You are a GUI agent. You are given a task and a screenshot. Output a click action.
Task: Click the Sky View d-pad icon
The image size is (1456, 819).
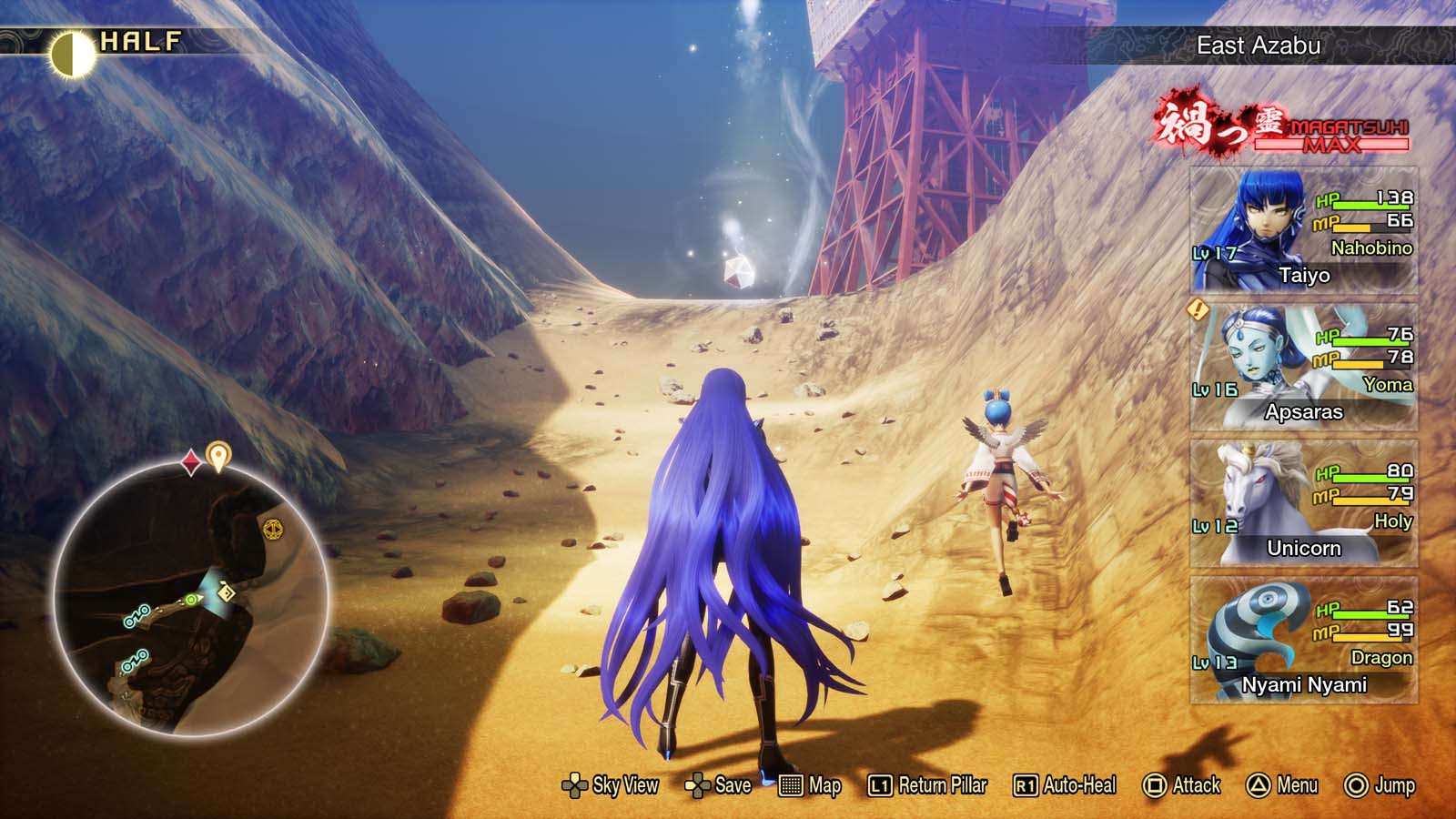point(576,784)
